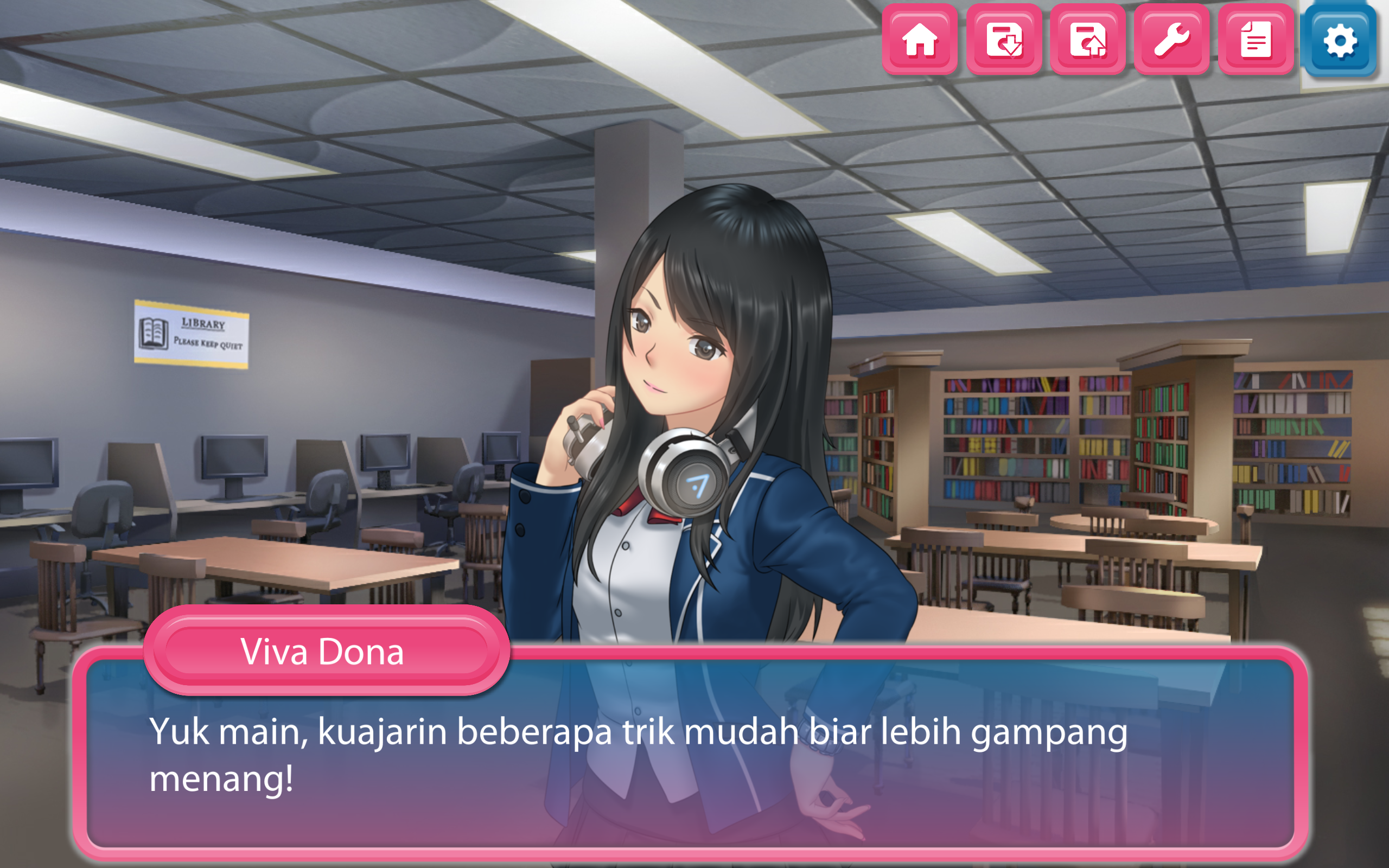This screenshot has height=868, width=1389.
Task: Open the save game icon button
Action: [x=1004, y=40]
